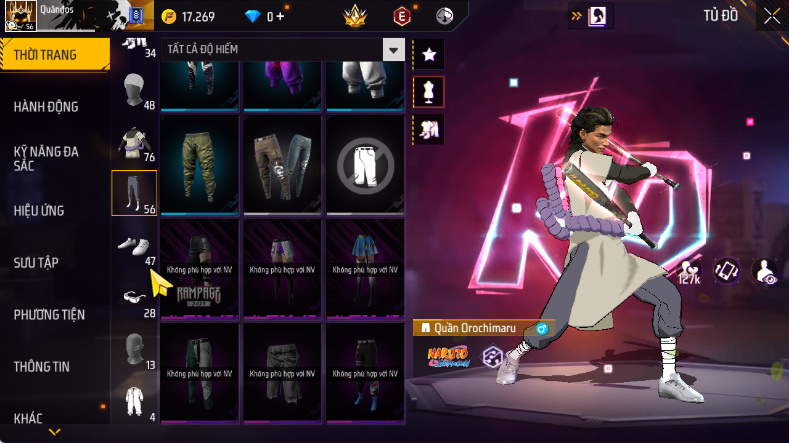Choose the mask category with 13 items

tap(134, 349)
